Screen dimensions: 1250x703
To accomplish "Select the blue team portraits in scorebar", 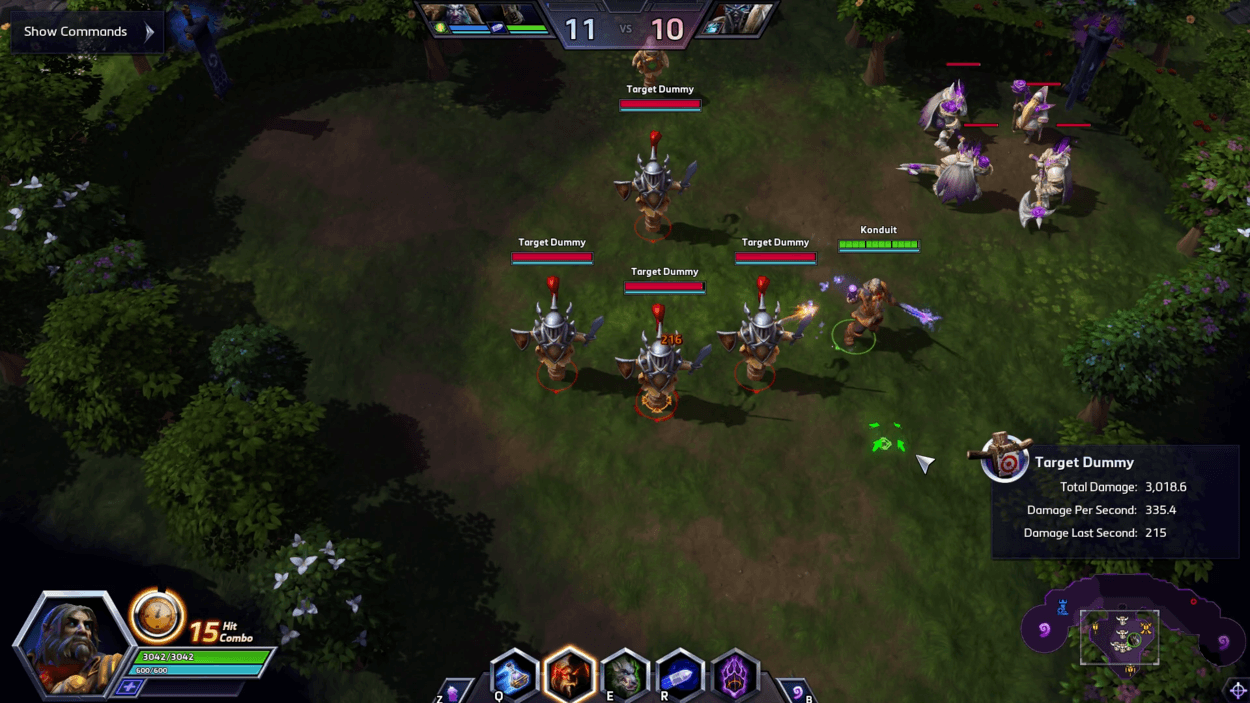I will (485, 18).
